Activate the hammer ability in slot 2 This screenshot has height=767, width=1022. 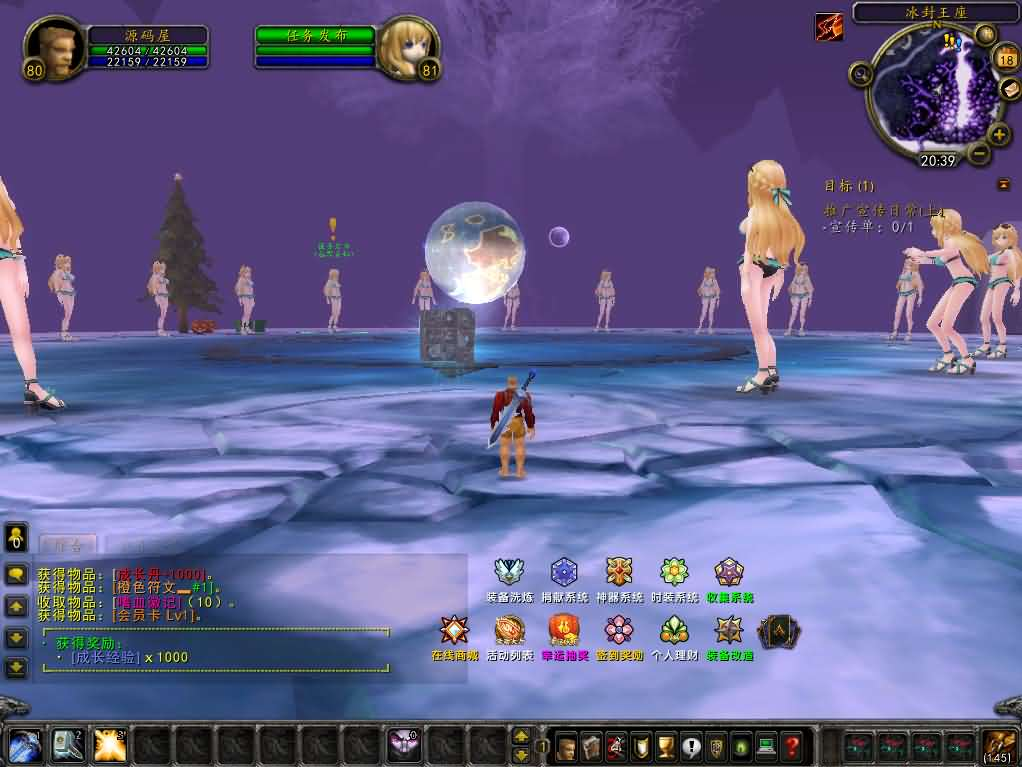point(67,745)
